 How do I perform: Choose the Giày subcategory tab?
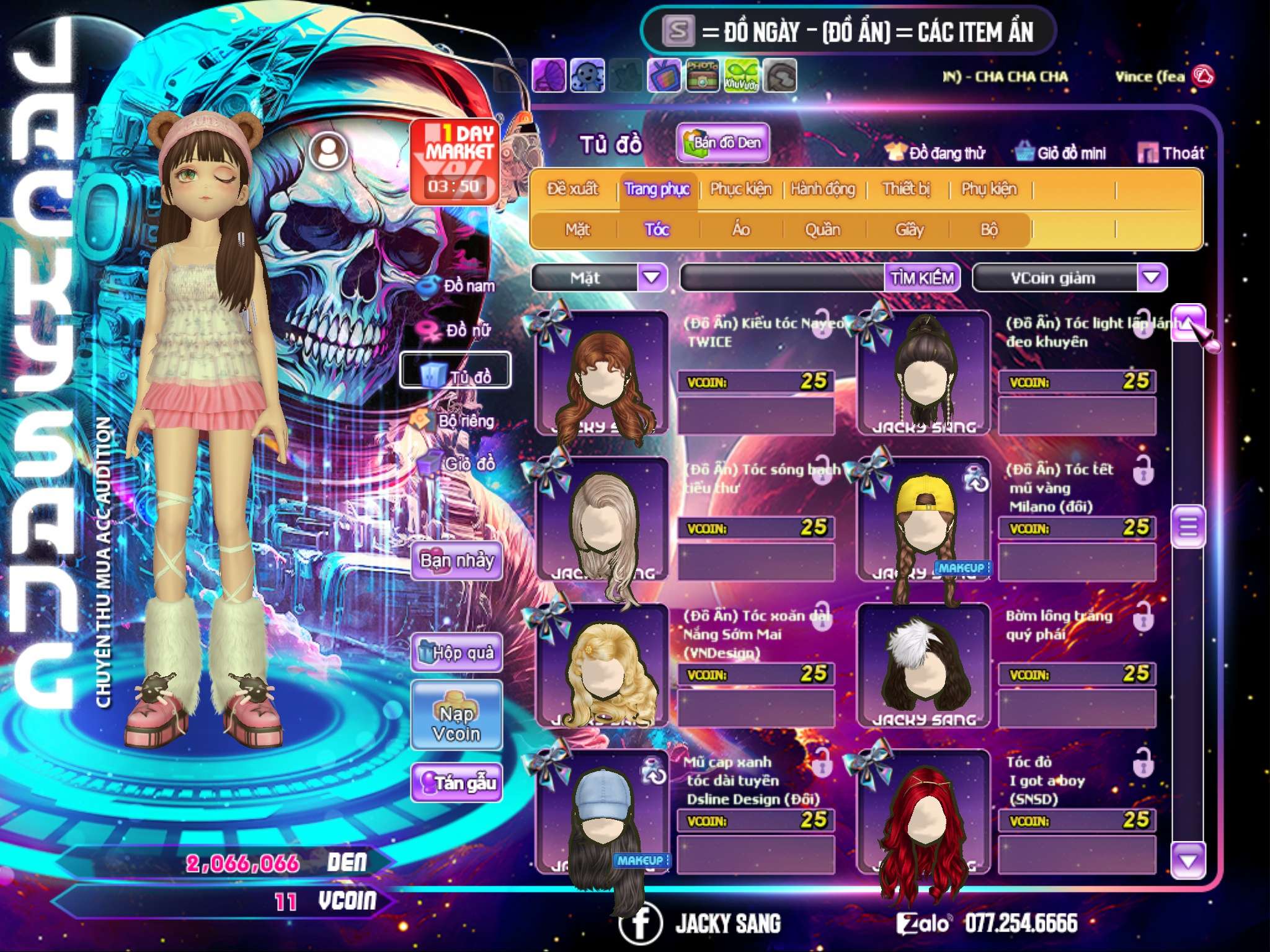coord(909,230)
